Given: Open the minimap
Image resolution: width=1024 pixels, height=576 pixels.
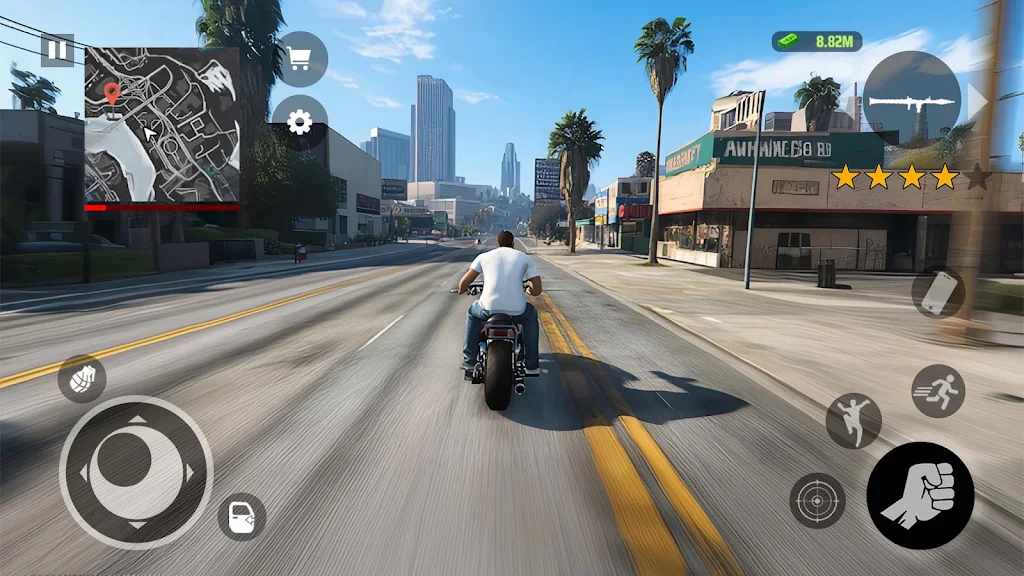Looking at the screenshot, I should 162,125.
